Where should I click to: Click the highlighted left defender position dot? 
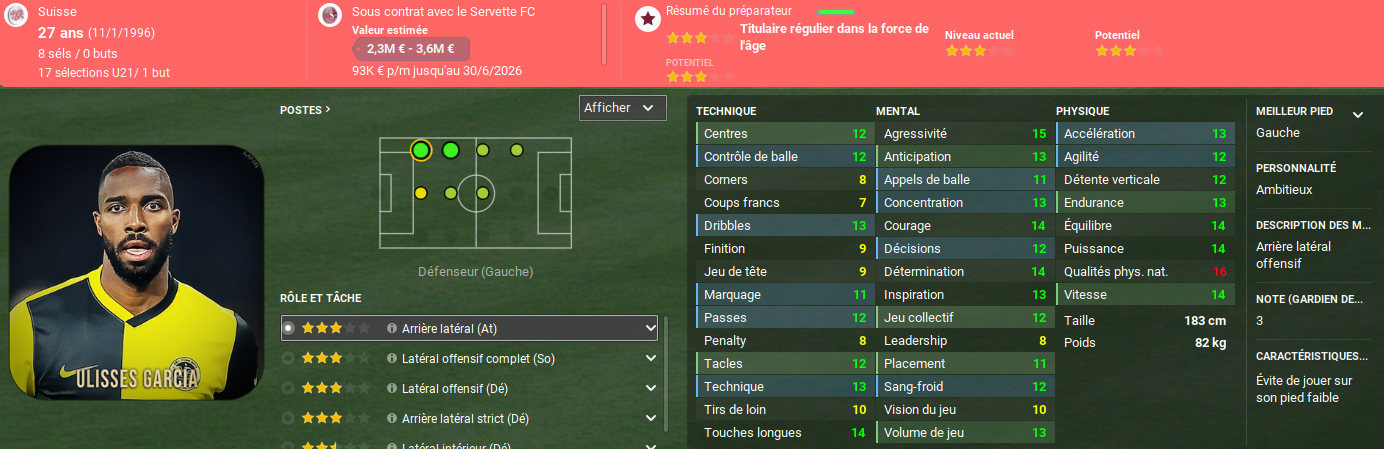pos(420,151)
